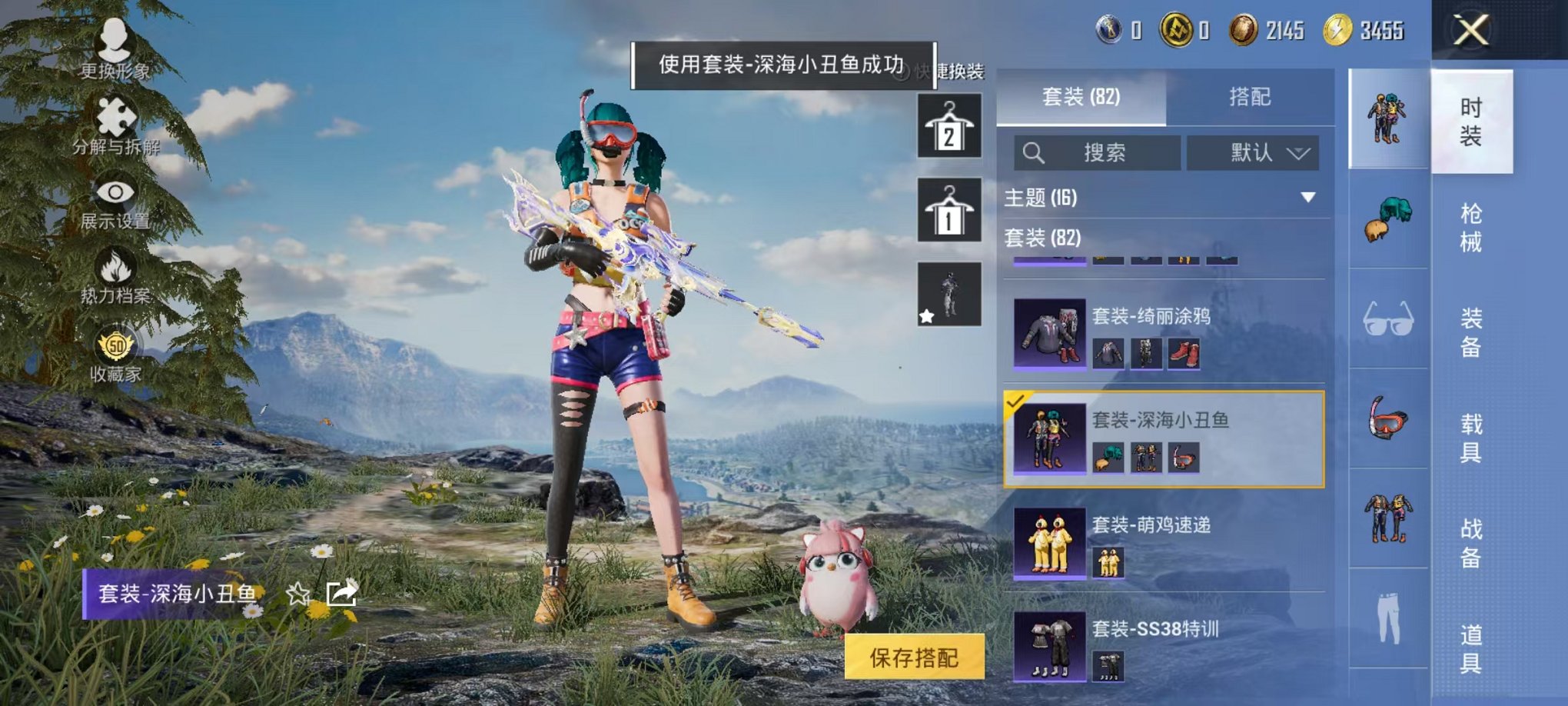
Task: Toggle the star on the preset thumbnail
Action: point(926,315)
